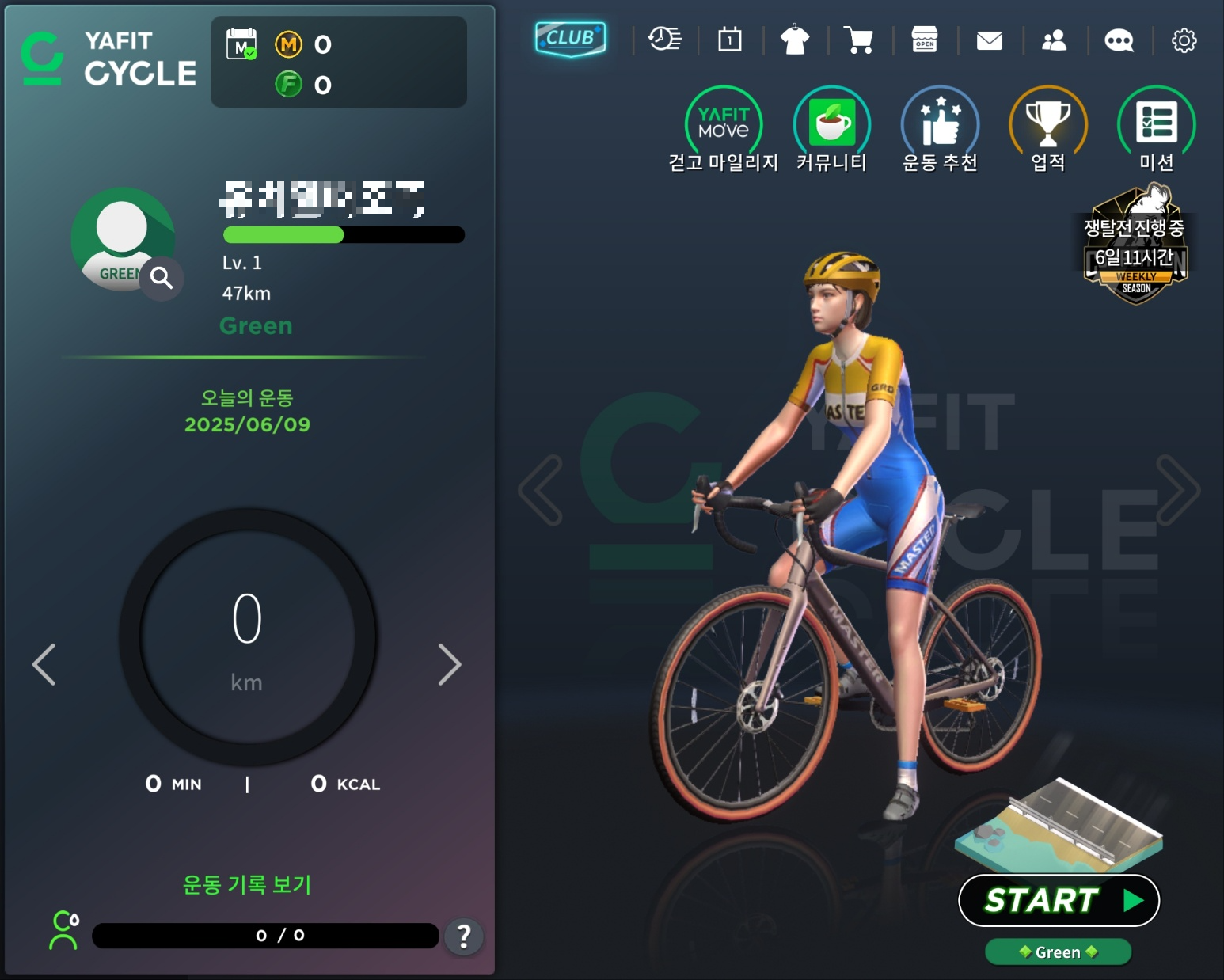Open the chat bubble icon

tap(1119, 39)
